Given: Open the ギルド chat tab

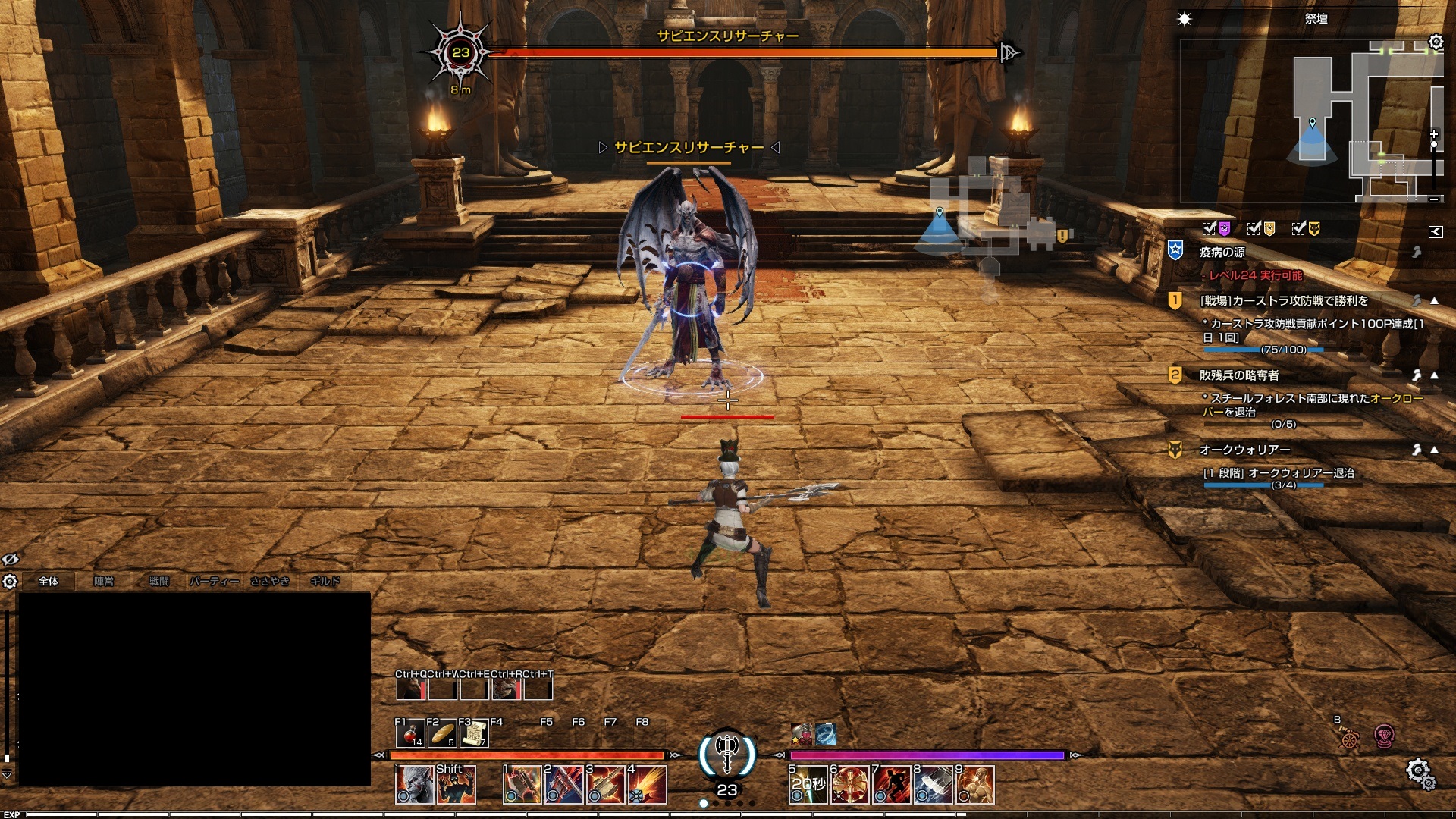Looking at the screenshot, I should pyautogui.click(x=325, y=582).
